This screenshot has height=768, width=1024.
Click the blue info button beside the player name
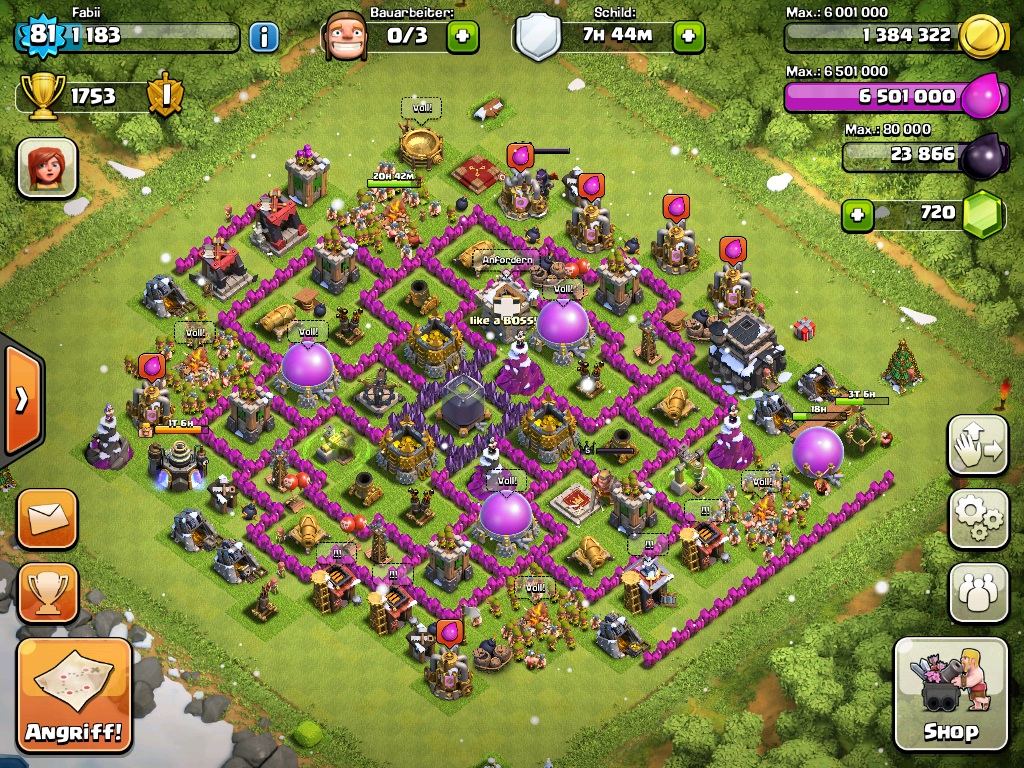click(263, 37)
